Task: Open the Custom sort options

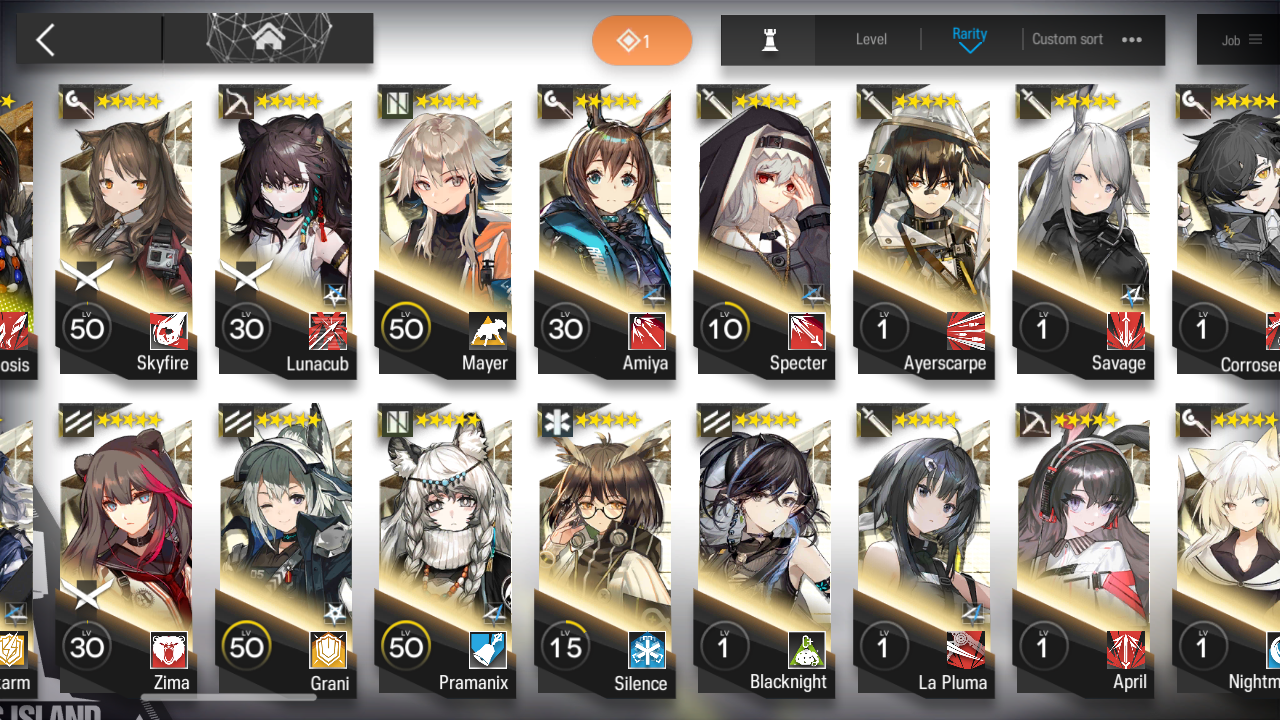Action: pyautogui.click(x=1067, y=39)
